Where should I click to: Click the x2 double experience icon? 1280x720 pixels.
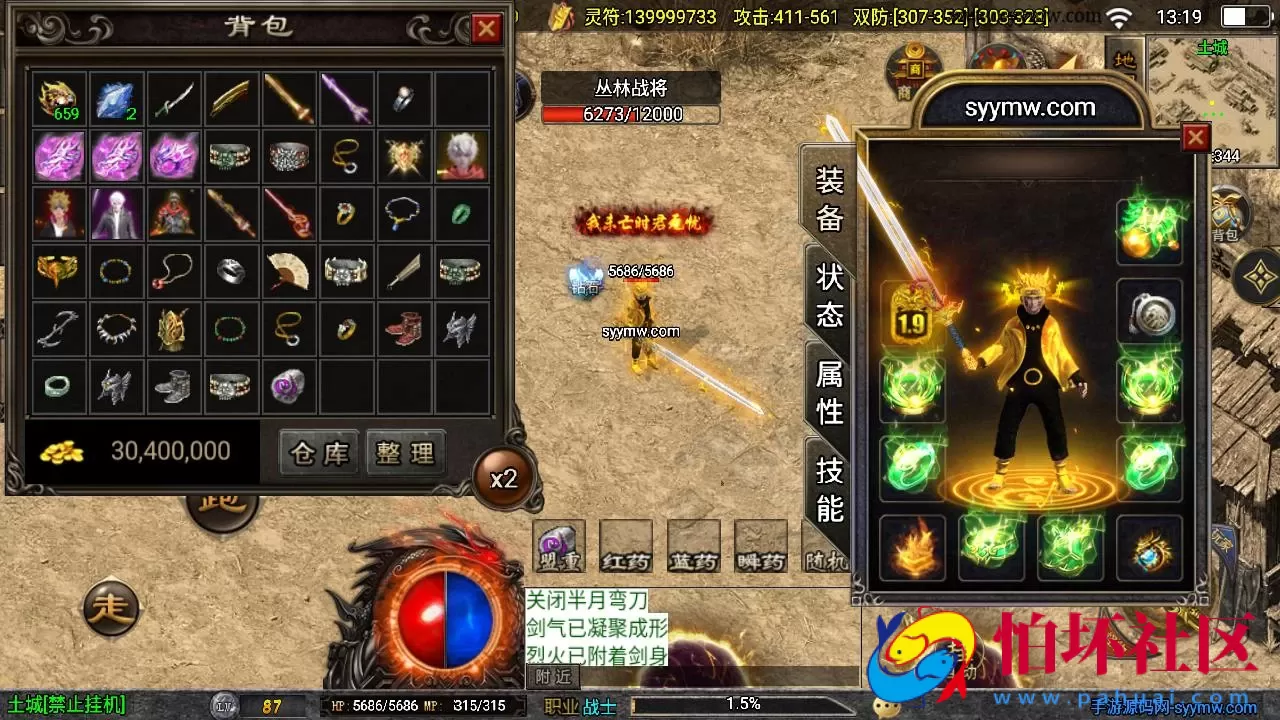point(506,478)
